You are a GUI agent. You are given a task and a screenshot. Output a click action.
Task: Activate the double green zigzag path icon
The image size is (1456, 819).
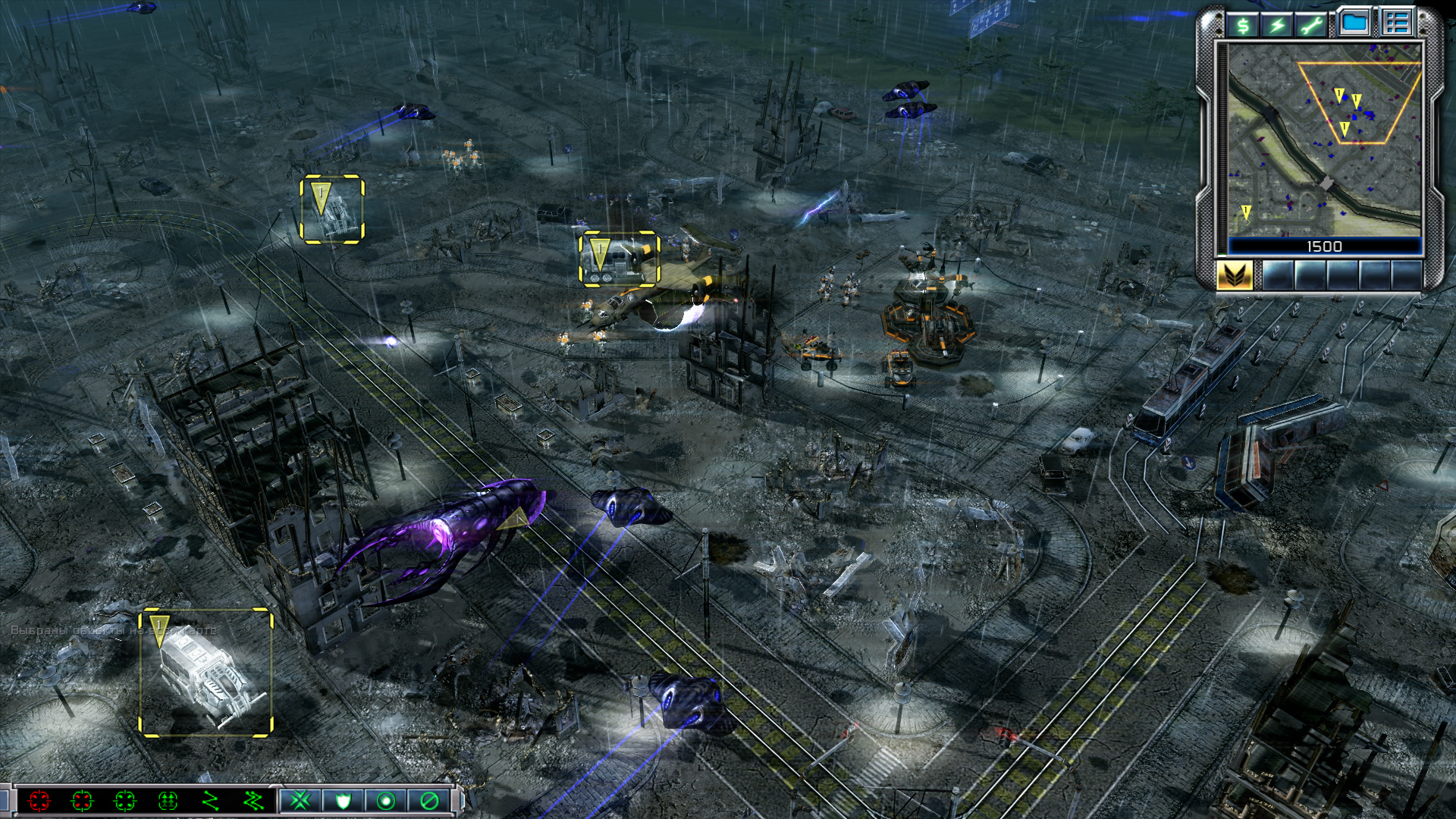pos(253,801)
